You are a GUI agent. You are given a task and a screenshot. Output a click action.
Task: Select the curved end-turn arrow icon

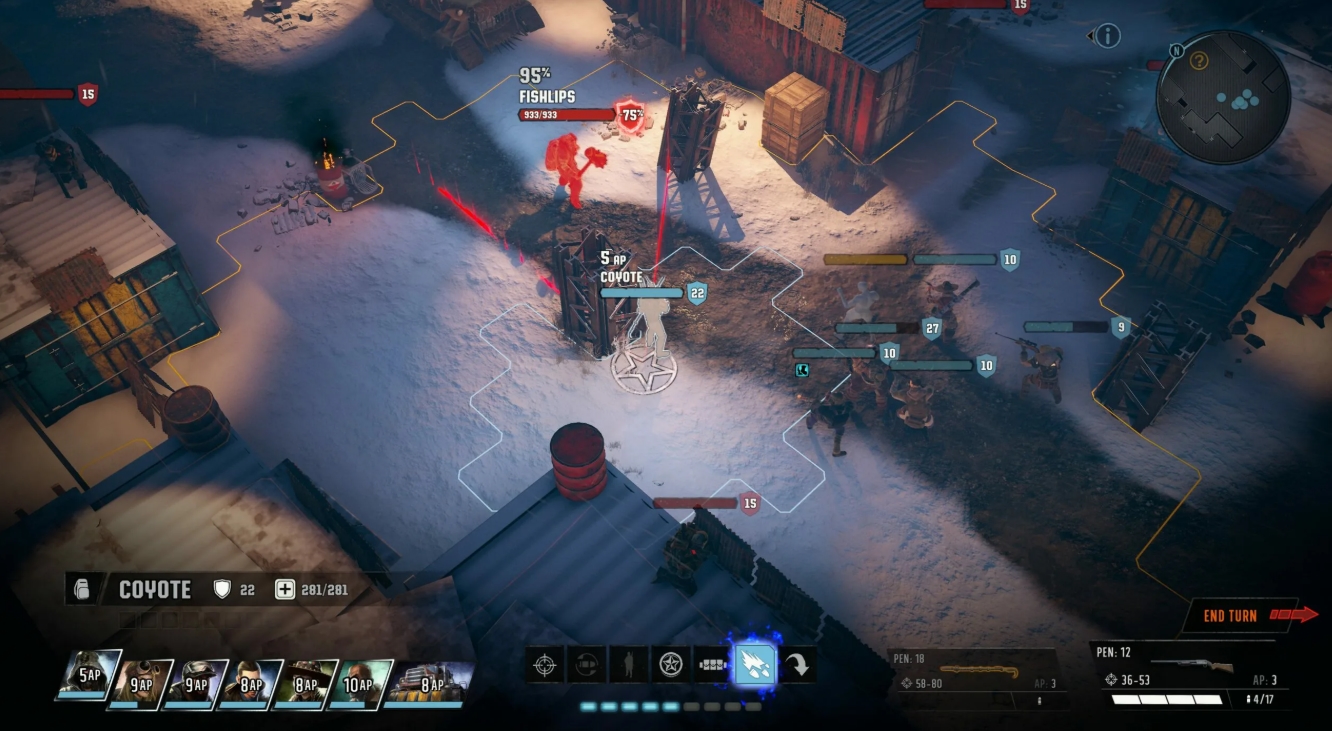797,663
